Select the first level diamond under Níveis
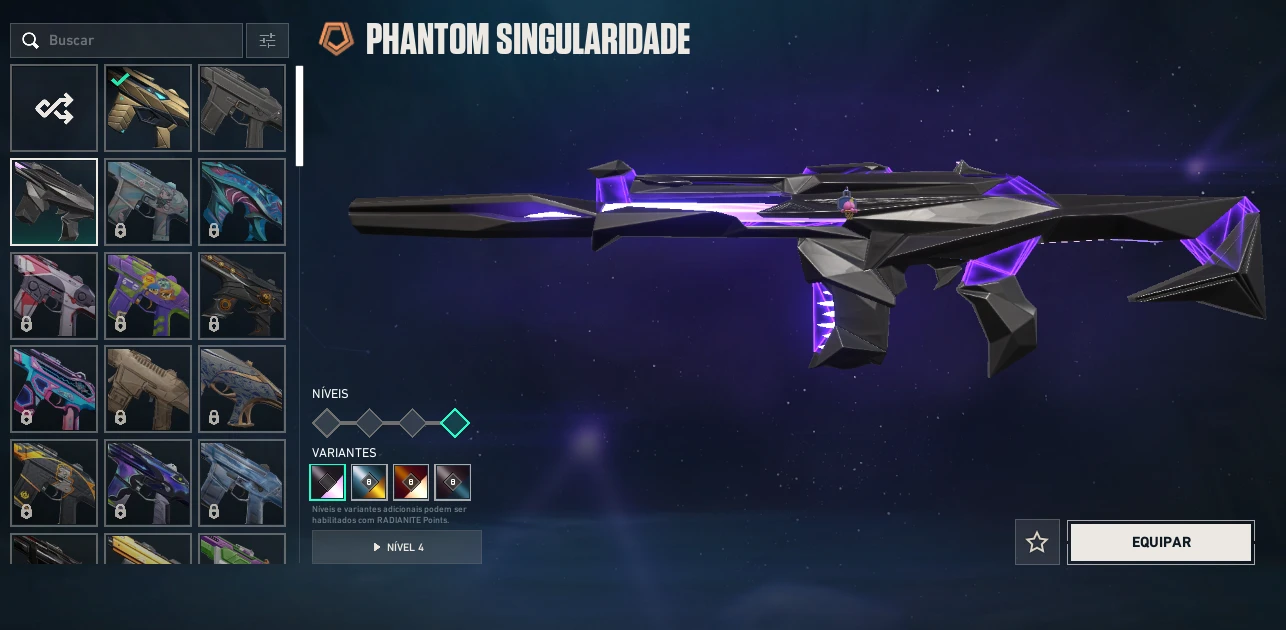Screen dimensions: 1286x630 pos(326,423)
